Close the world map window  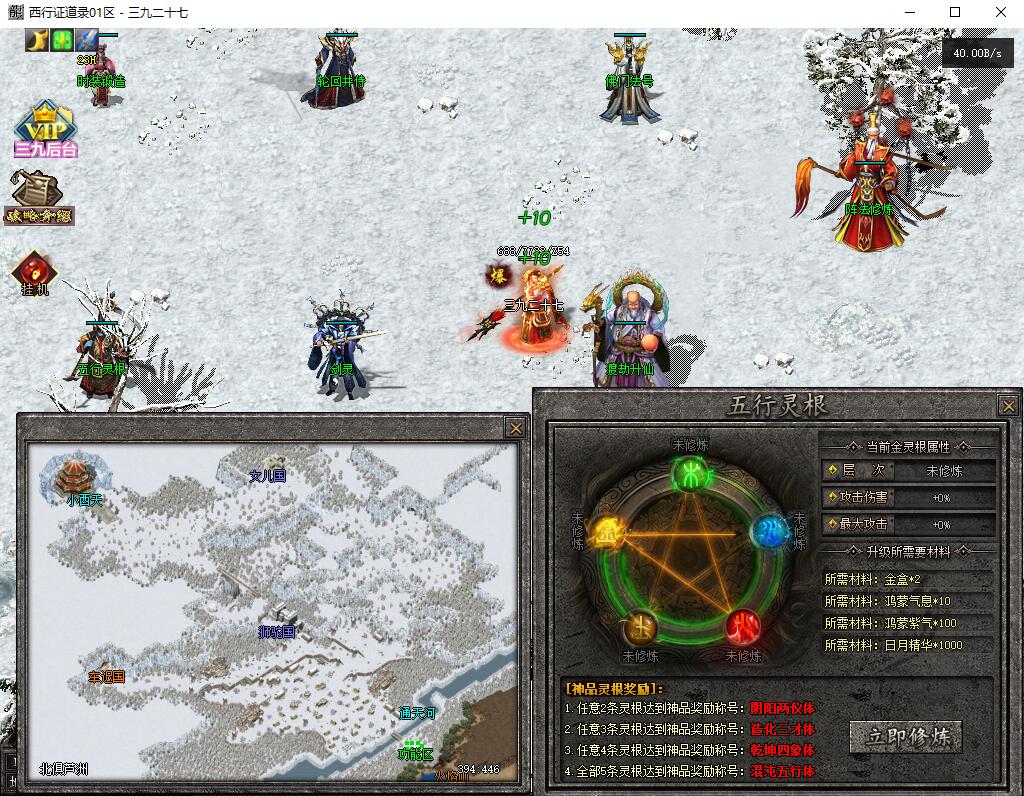click(515, 427)
